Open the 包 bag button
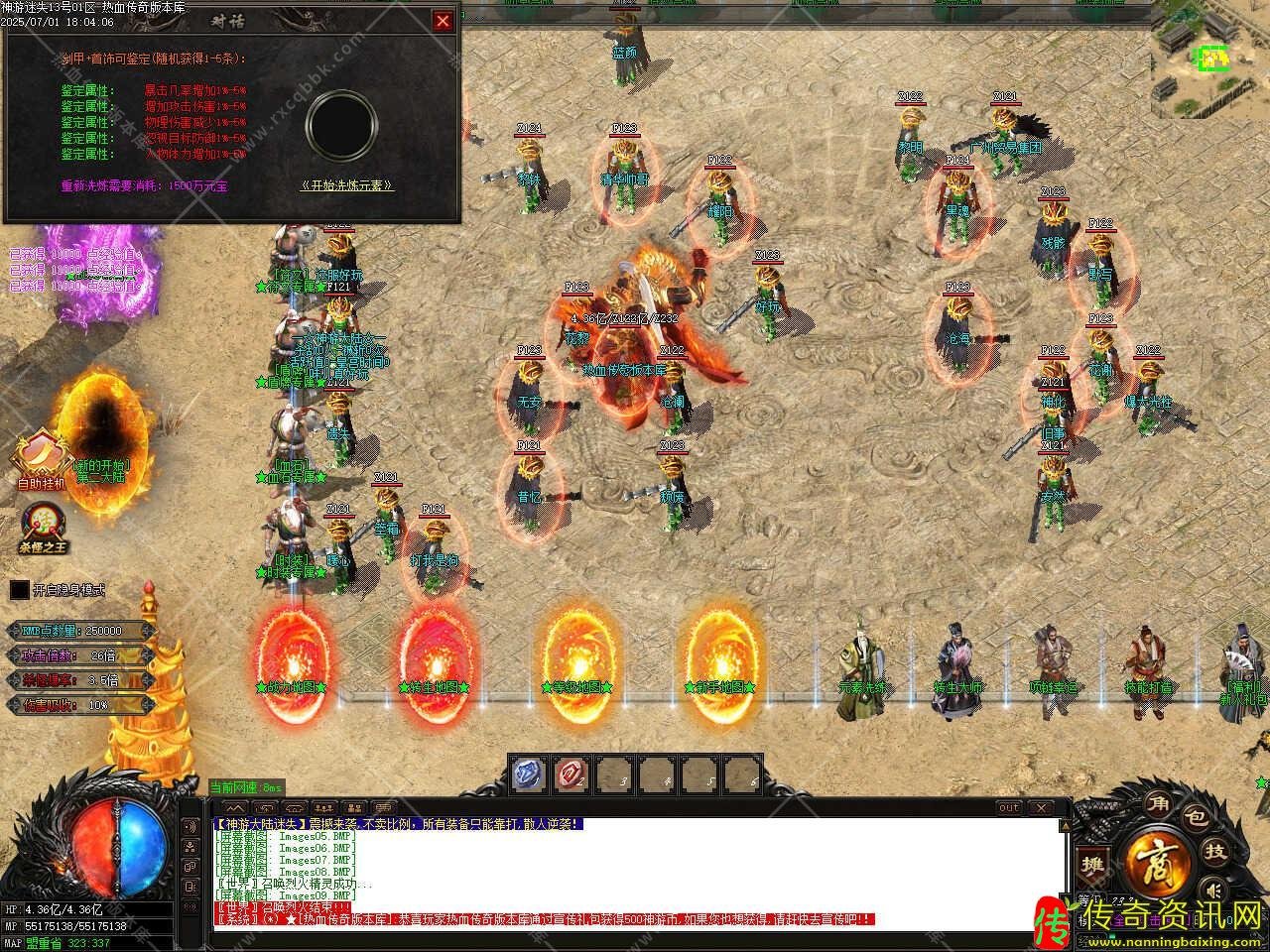 [x=1197, y=819]
